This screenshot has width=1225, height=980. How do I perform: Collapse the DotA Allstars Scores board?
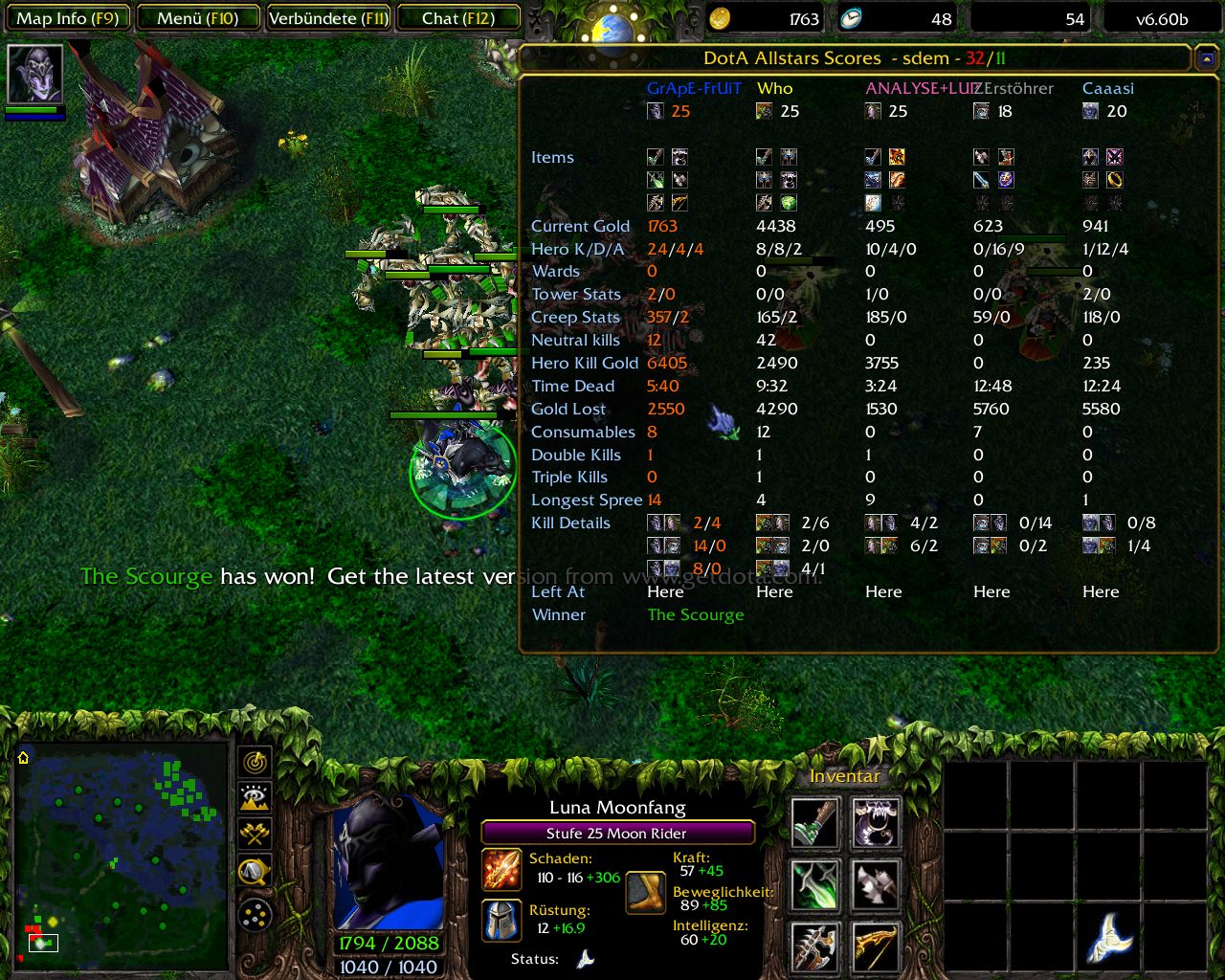[x=1206, y=59]
